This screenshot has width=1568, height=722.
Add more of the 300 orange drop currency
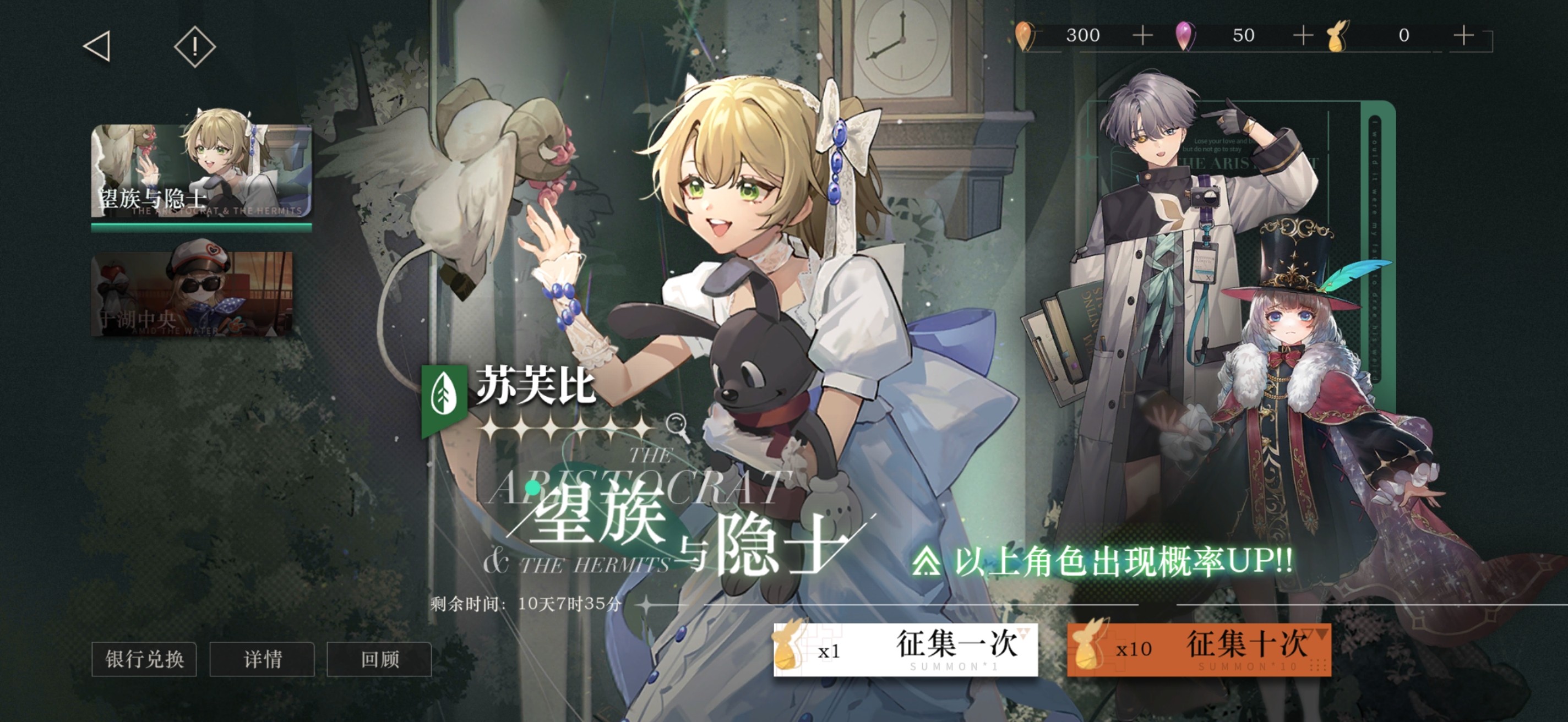tap(1142, 35)
